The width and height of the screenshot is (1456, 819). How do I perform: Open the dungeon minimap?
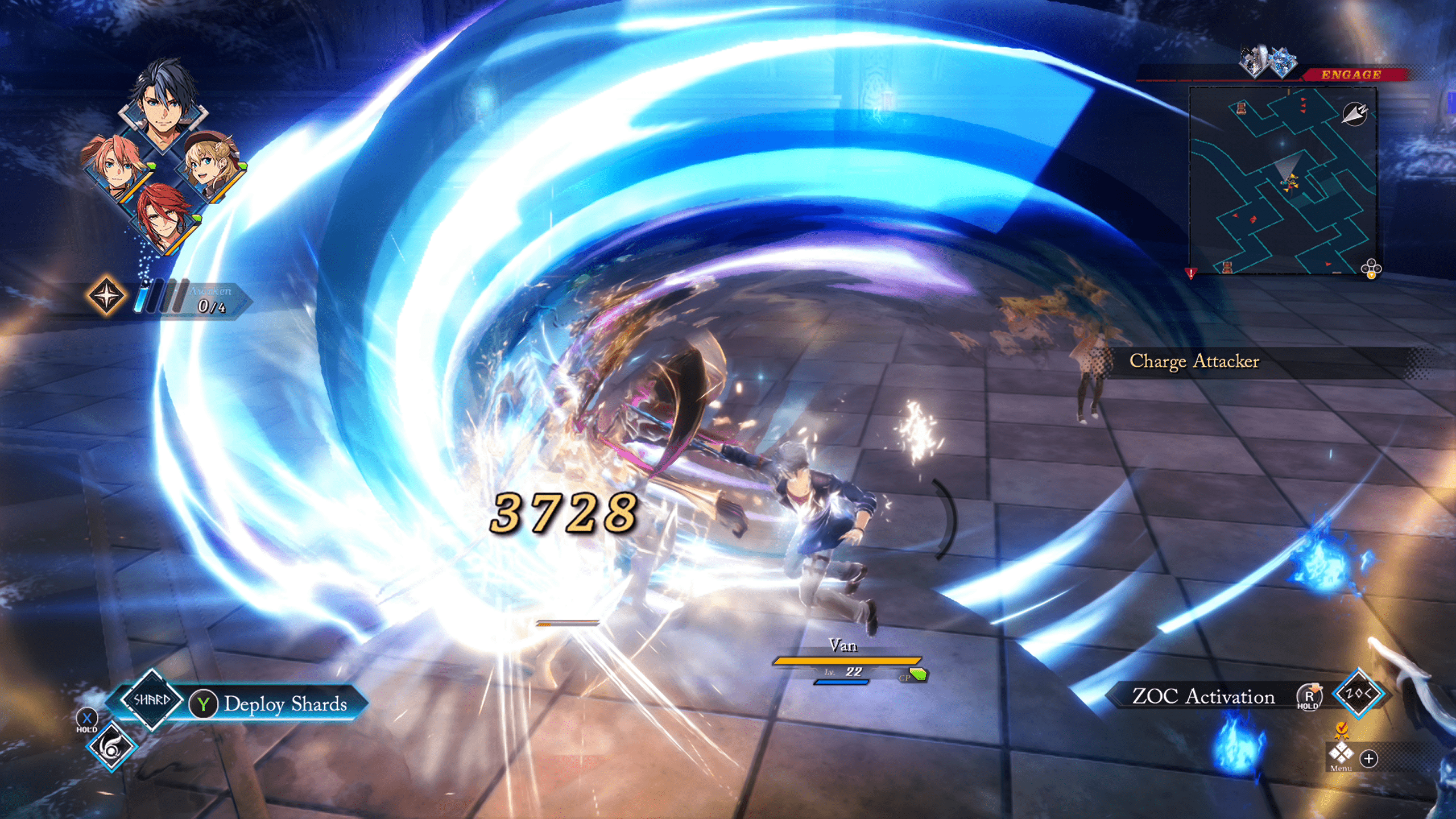pyautogui.click(x=1282, y=181)
